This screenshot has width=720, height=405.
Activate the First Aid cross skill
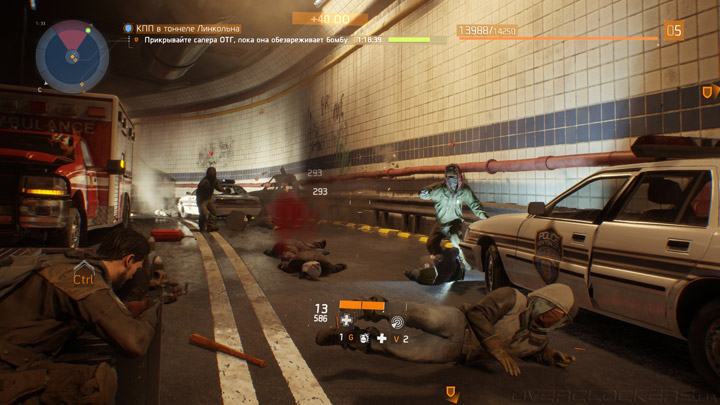(x=347, y=321)
